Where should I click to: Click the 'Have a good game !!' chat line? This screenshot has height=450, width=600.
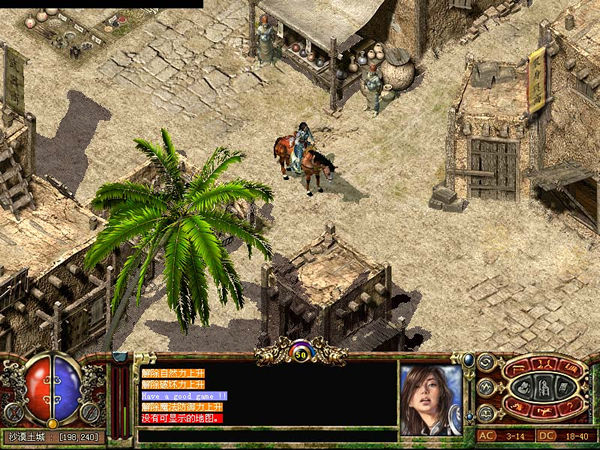pyautogui.click(x=185, y=396)
